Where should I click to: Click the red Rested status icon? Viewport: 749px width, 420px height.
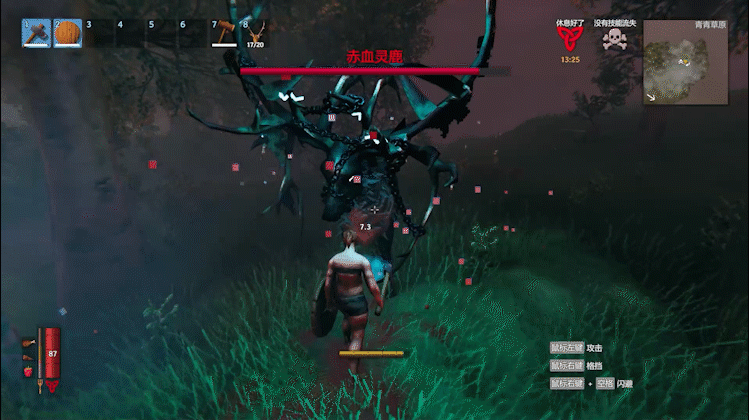[569, 39]
